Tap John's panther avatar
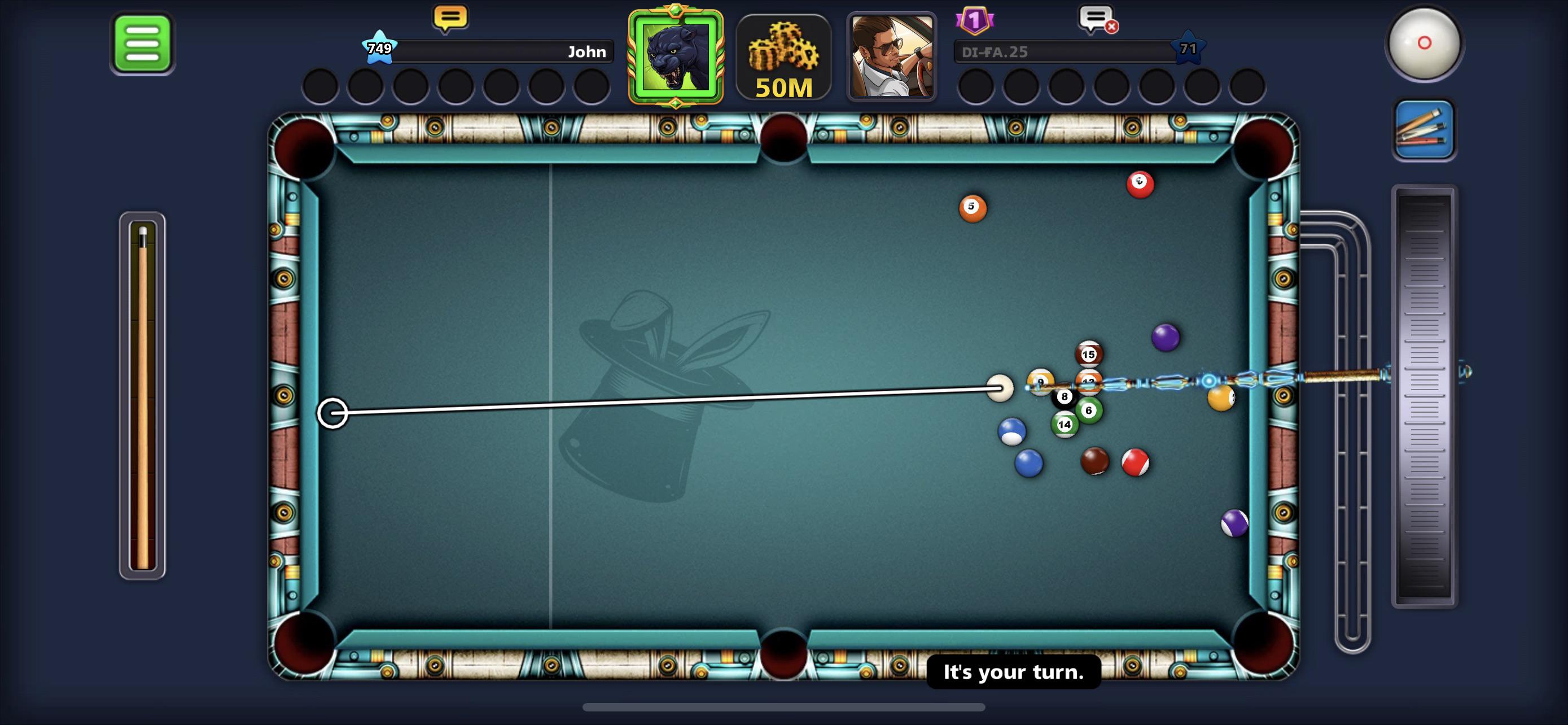Viewport: 1568px width, 725px height. point(676,57)
